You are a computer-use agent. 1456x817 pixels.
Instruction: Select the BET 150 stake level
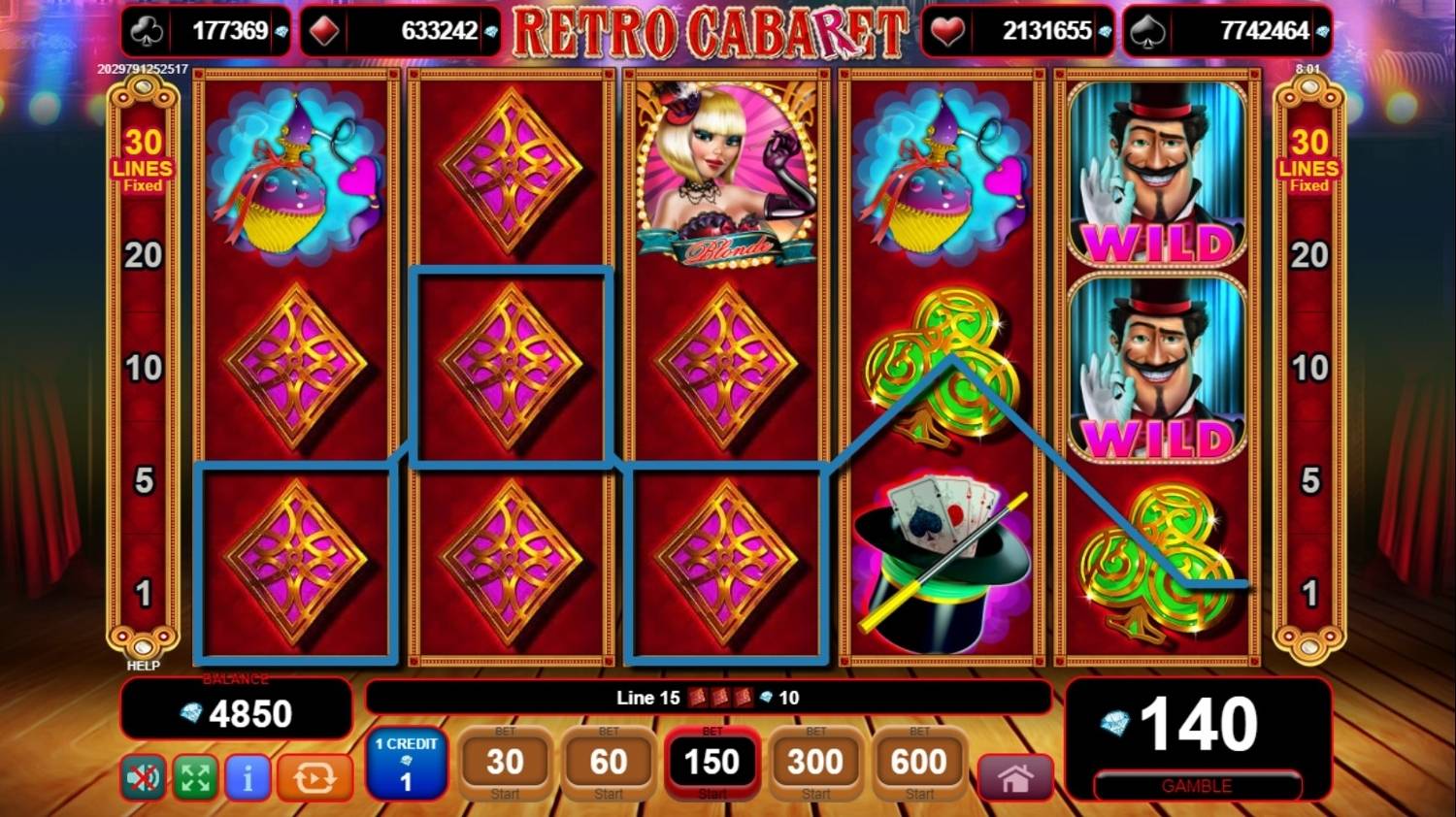pyautogui.click(x=712, y=765)
